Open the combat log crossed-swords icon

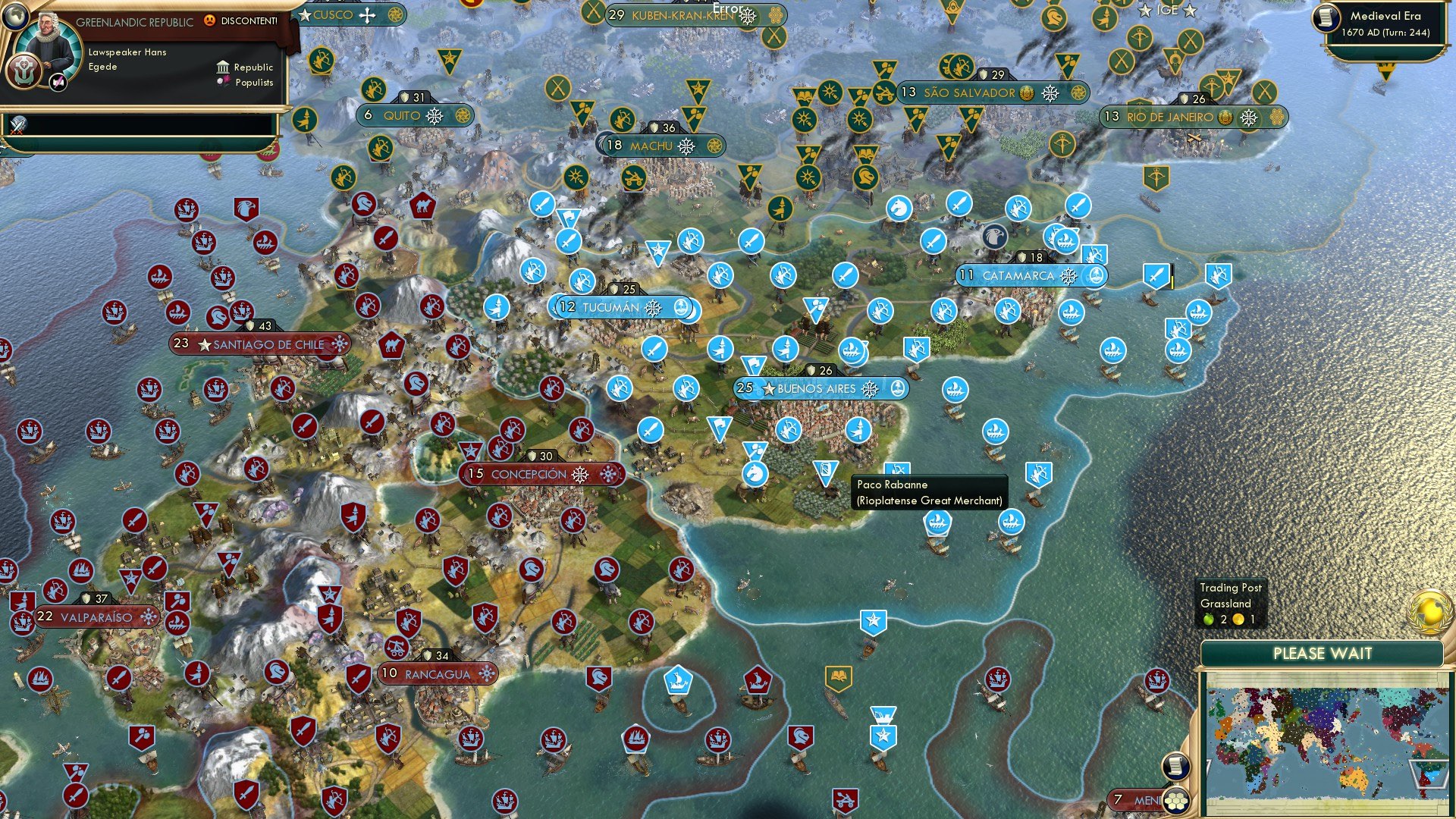click(17, 125)
